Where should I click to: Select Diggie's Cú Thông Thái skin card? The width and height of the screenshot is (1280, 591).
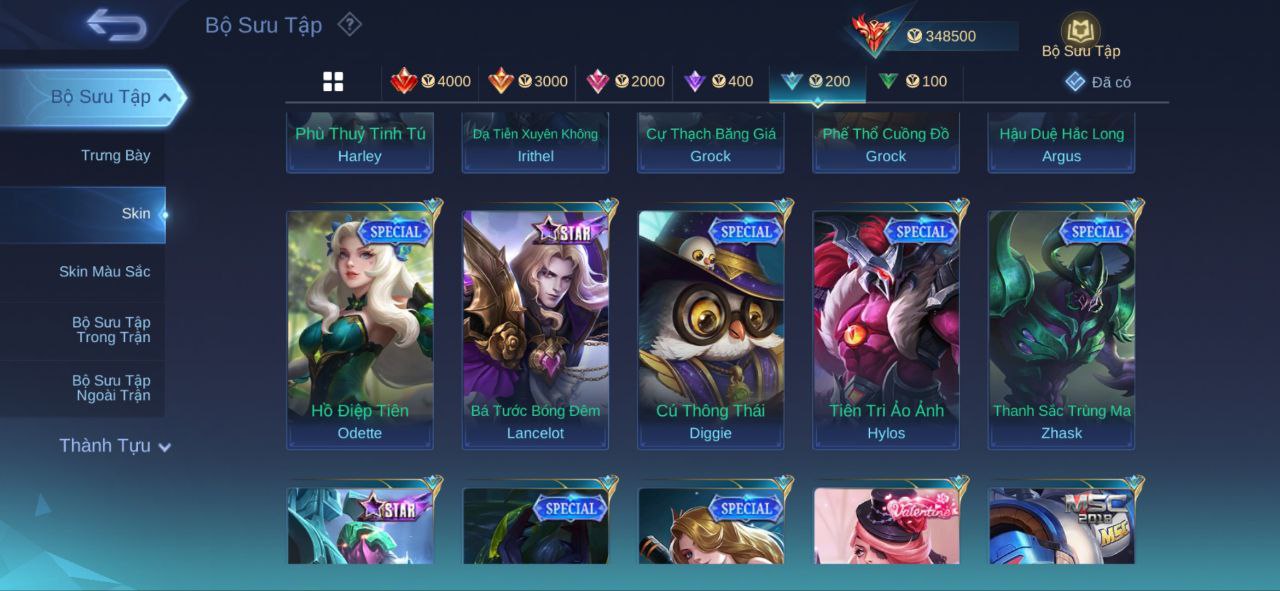coord(711,328)
